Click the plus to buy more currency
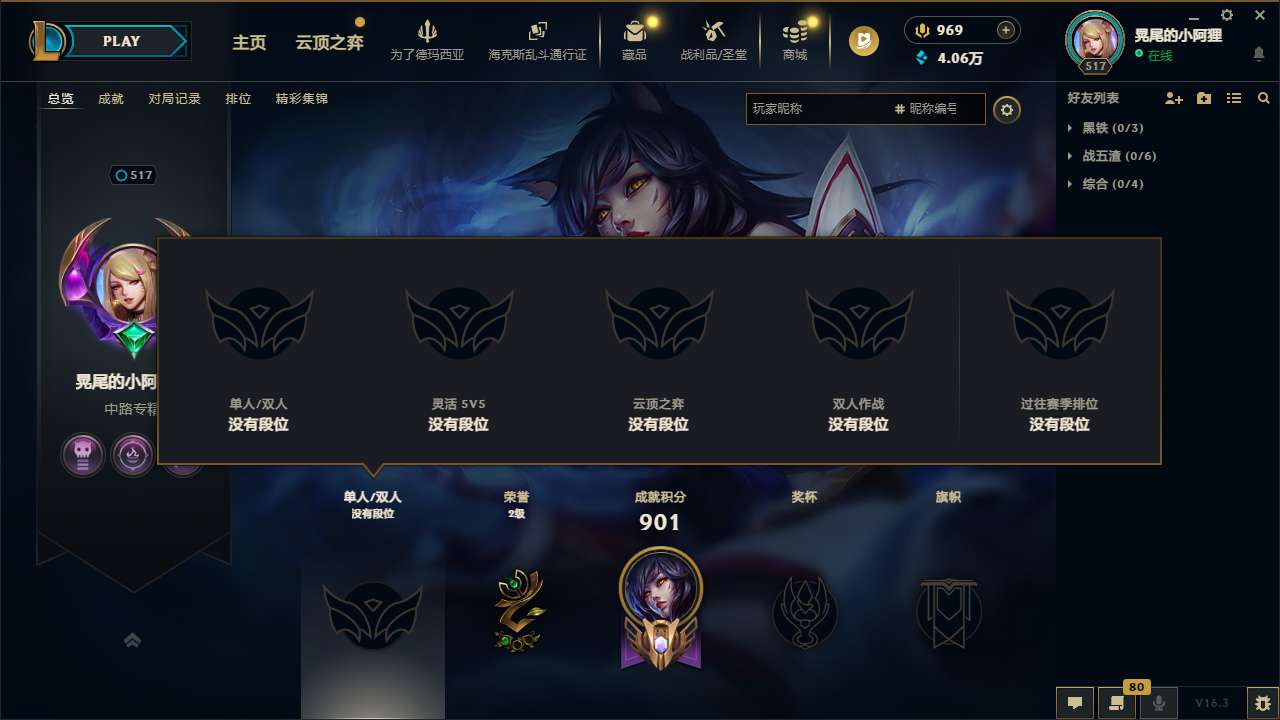The width and height of the screenshot is (1280, 720). (x=1008, y=30)
